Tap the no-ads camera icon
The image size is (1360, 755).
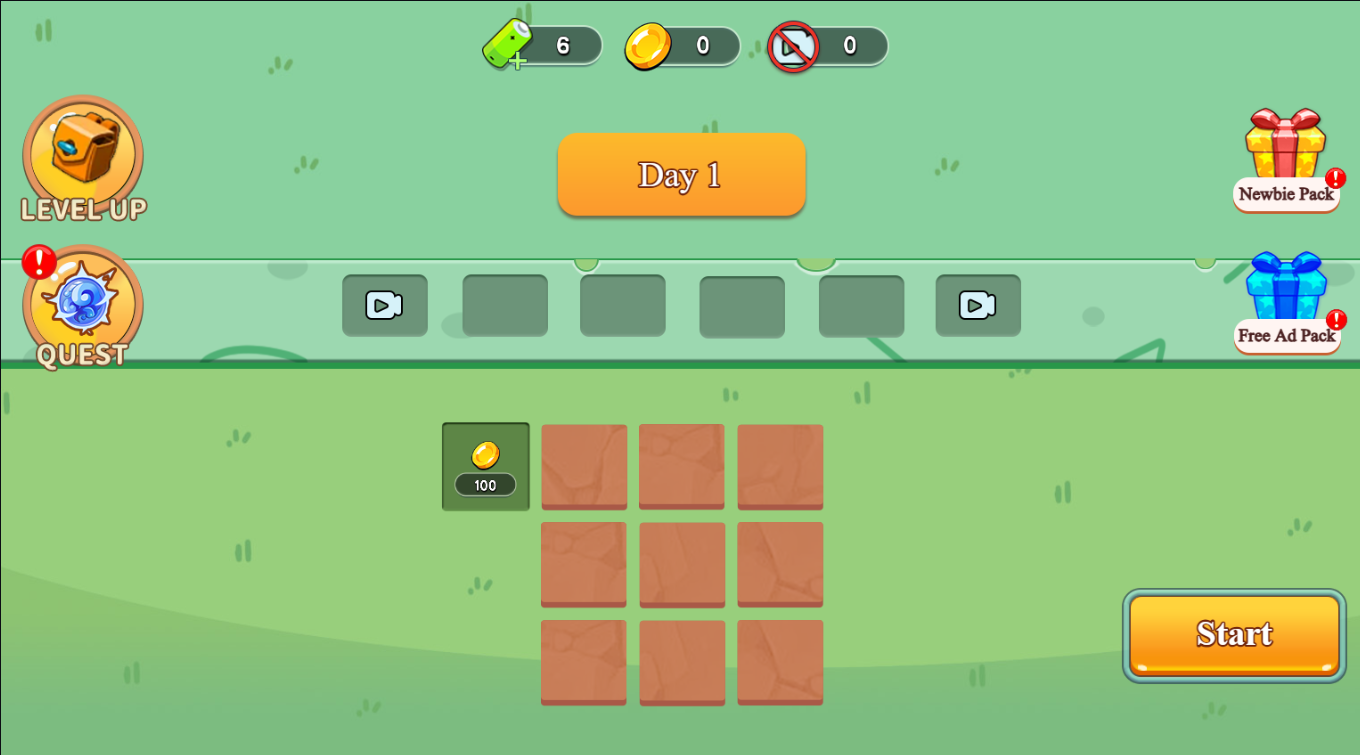[x=793, y=47]
